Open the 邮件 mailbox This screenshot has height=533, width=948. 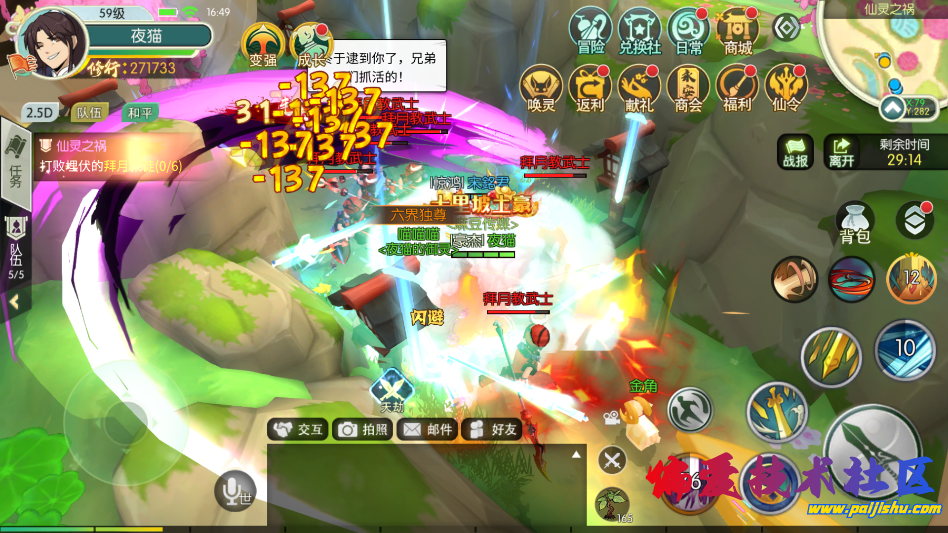427,429
